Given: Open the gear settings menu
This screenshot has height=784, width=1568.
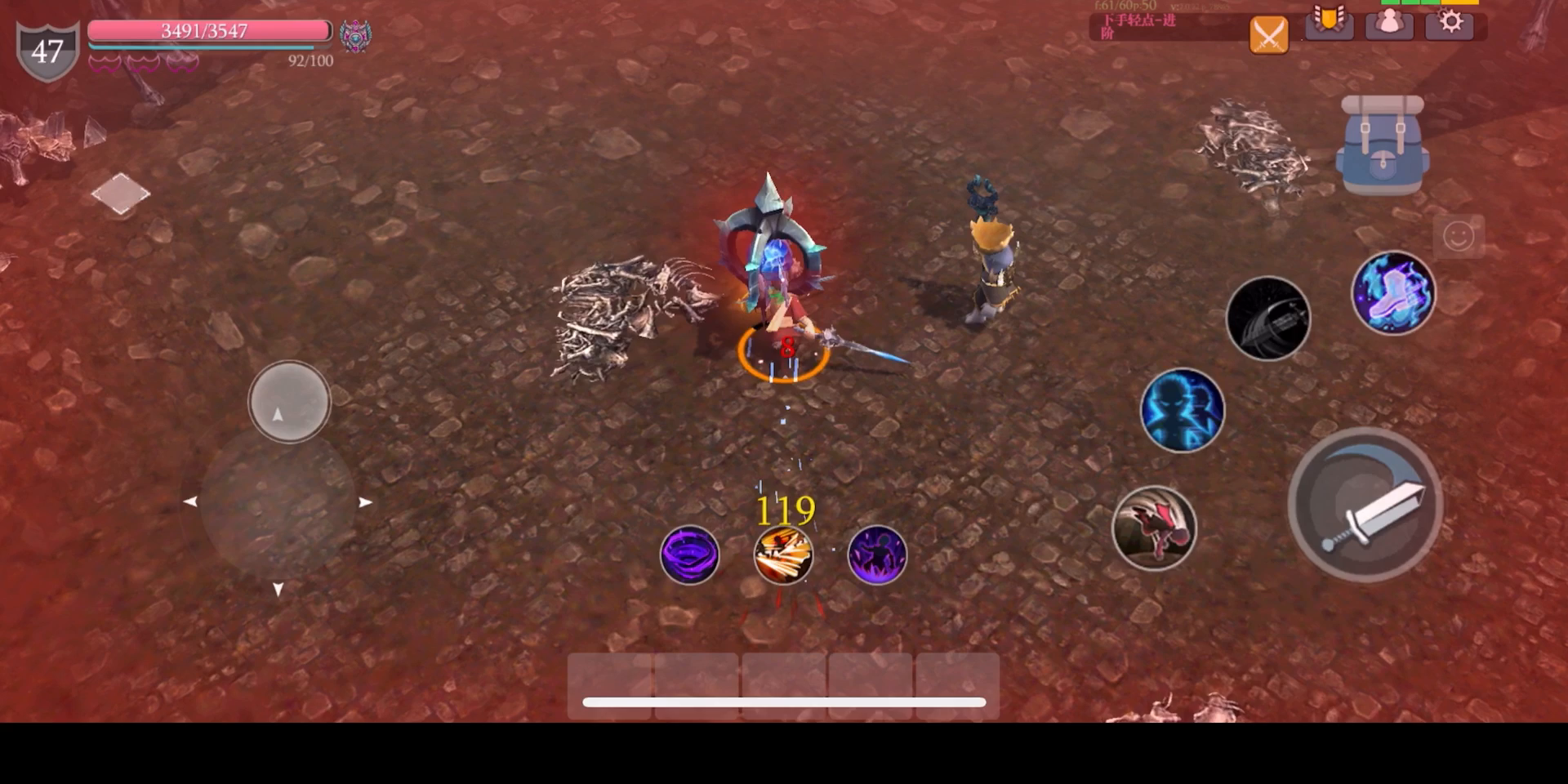Looking at the screenshot, I should point(1450,23).
